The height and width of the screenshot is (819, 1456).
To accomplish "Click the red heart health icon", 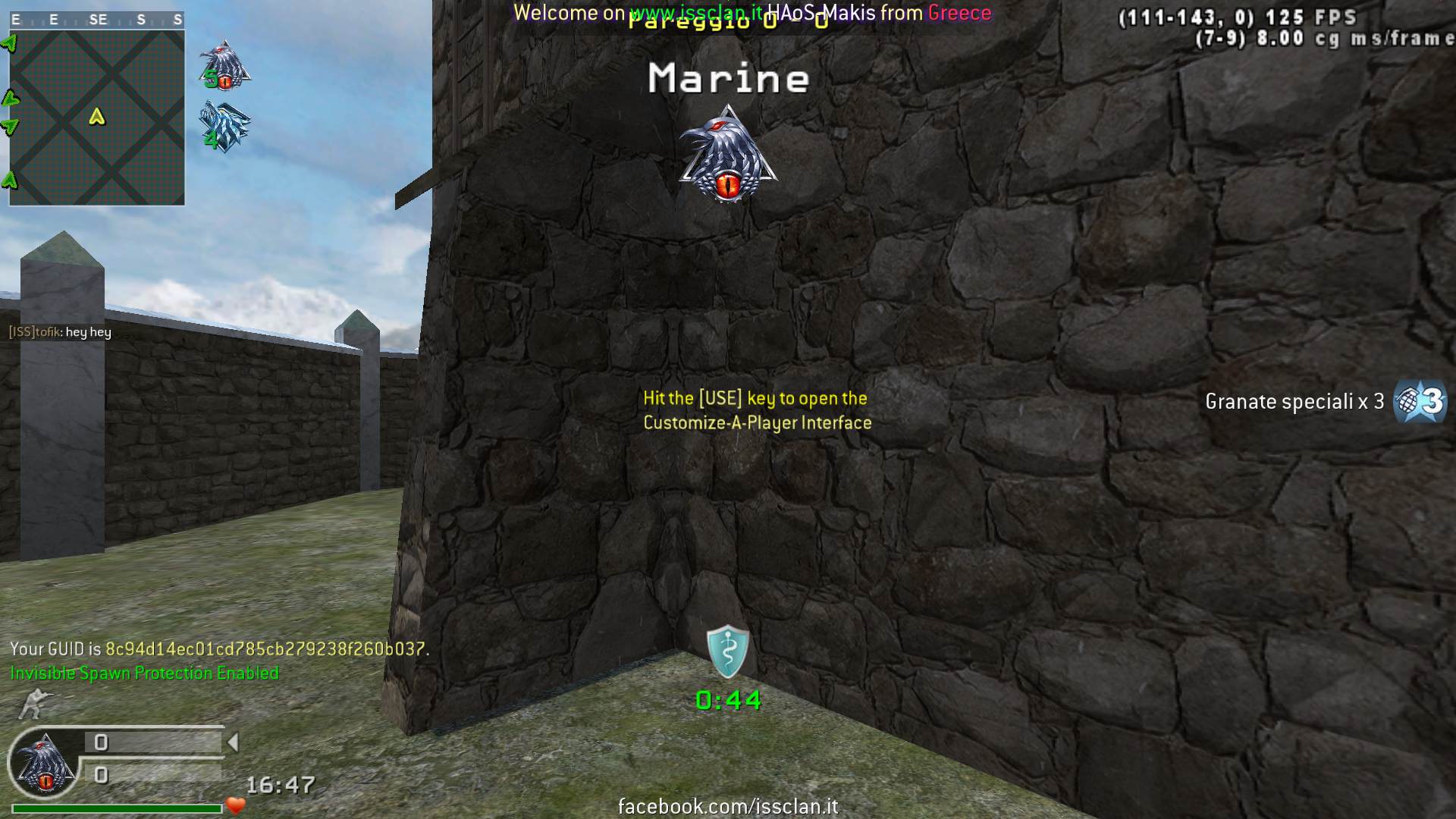I will pos(236,805).
